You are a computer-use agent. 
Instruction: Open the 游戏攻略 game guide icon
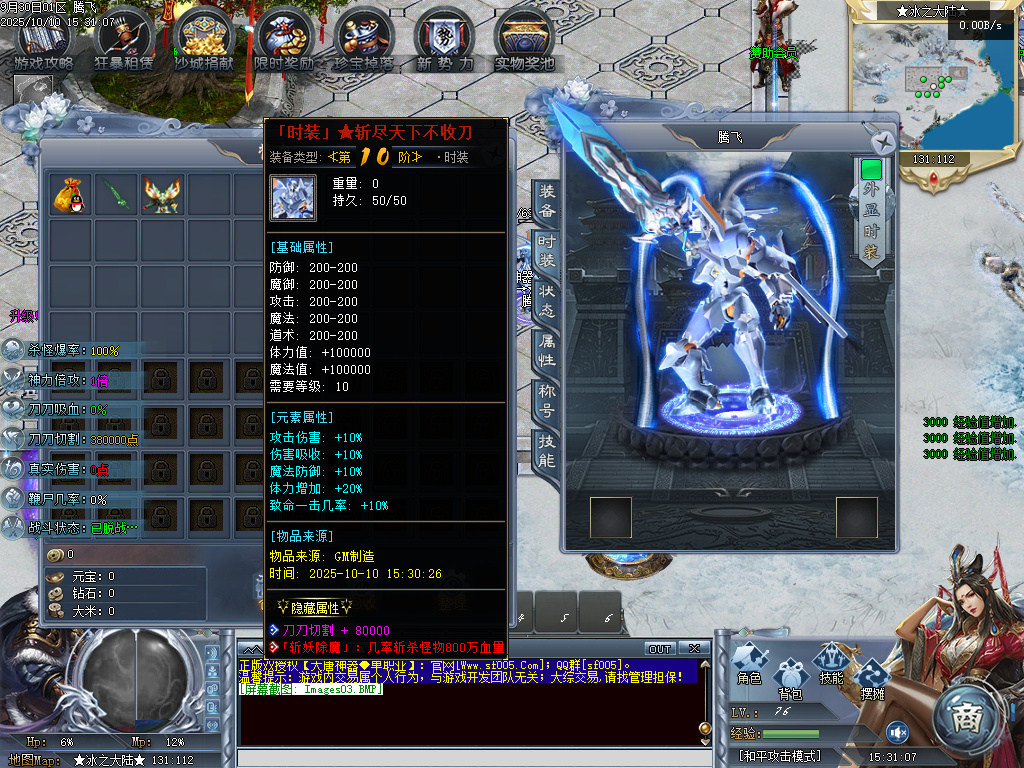[43, 39]
